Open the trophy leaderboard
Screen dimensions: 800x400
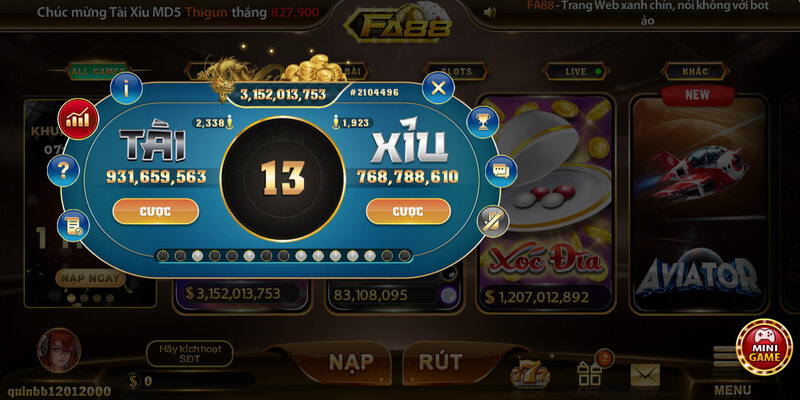click(x=484, y=123)
